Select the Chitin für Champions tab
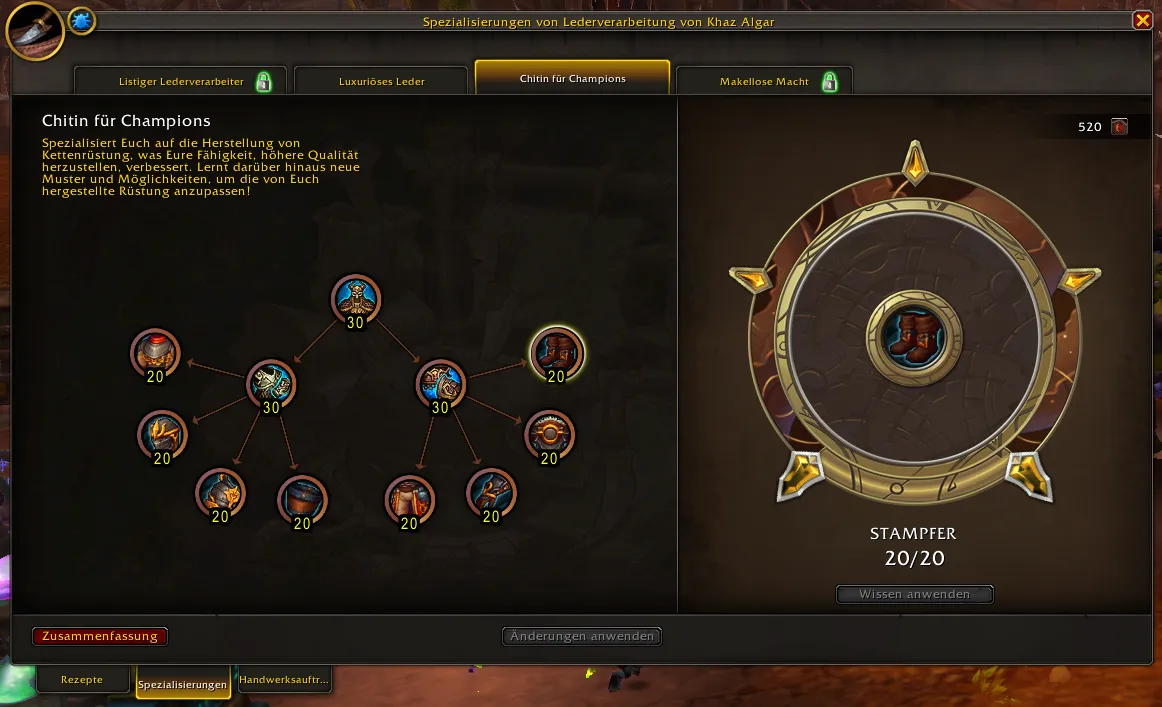The width and height of the screenshot is (1162, 707). coord(572,78)
